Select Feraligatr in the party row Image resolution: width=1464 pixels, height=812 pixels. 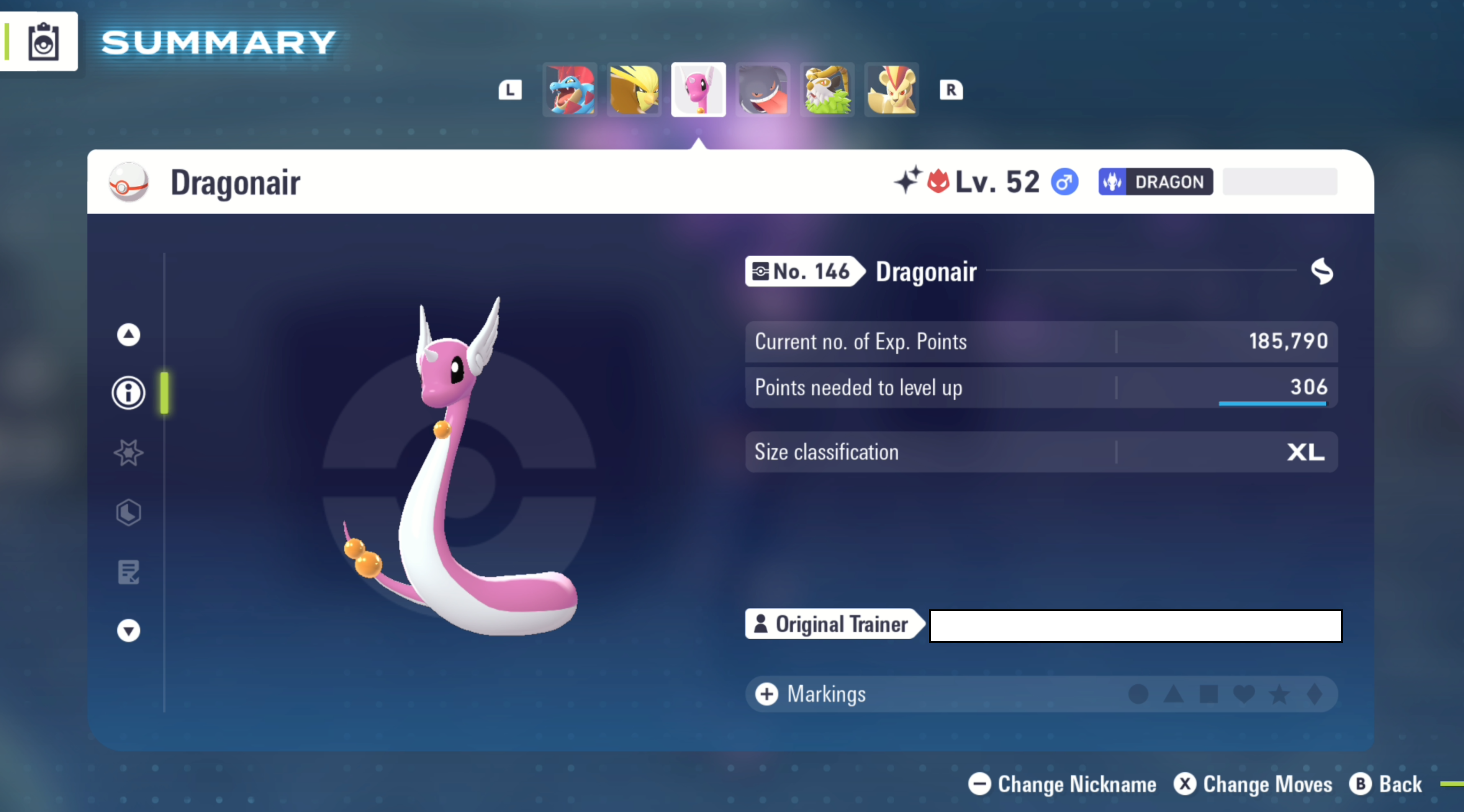click(x=570, y=90)
